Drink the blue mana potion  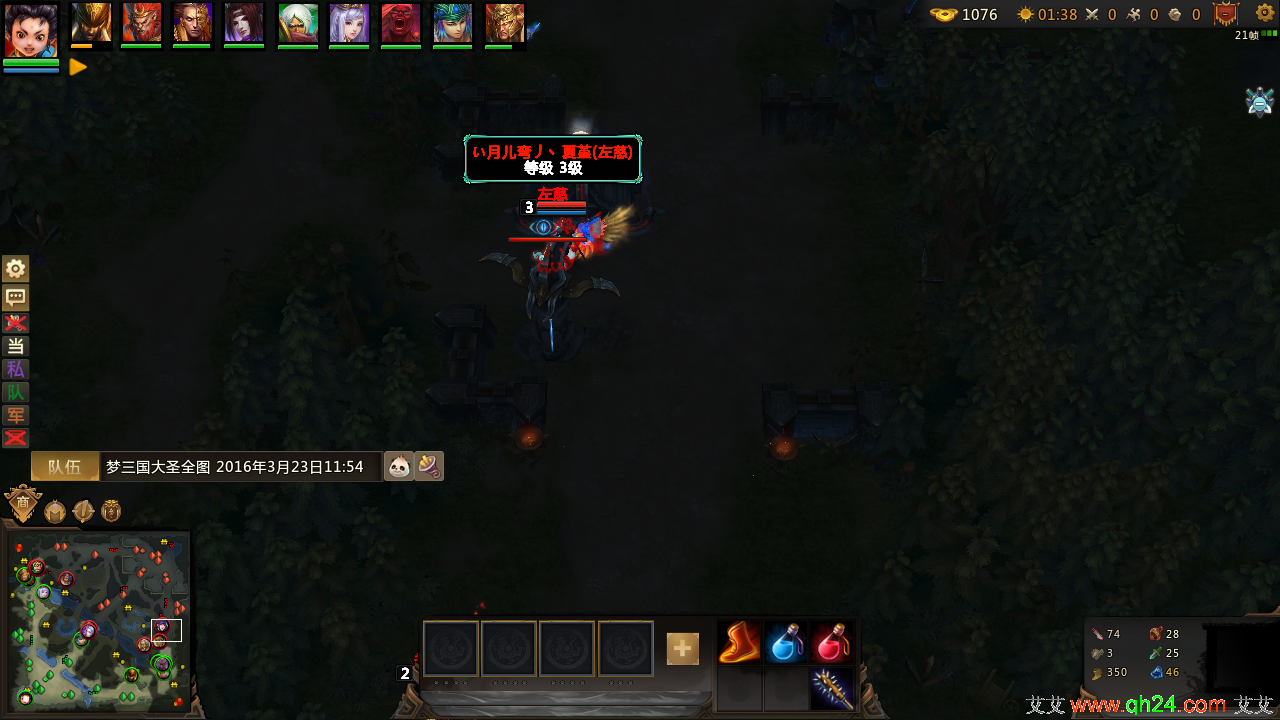pyautogui.click(x=786, y=644)
